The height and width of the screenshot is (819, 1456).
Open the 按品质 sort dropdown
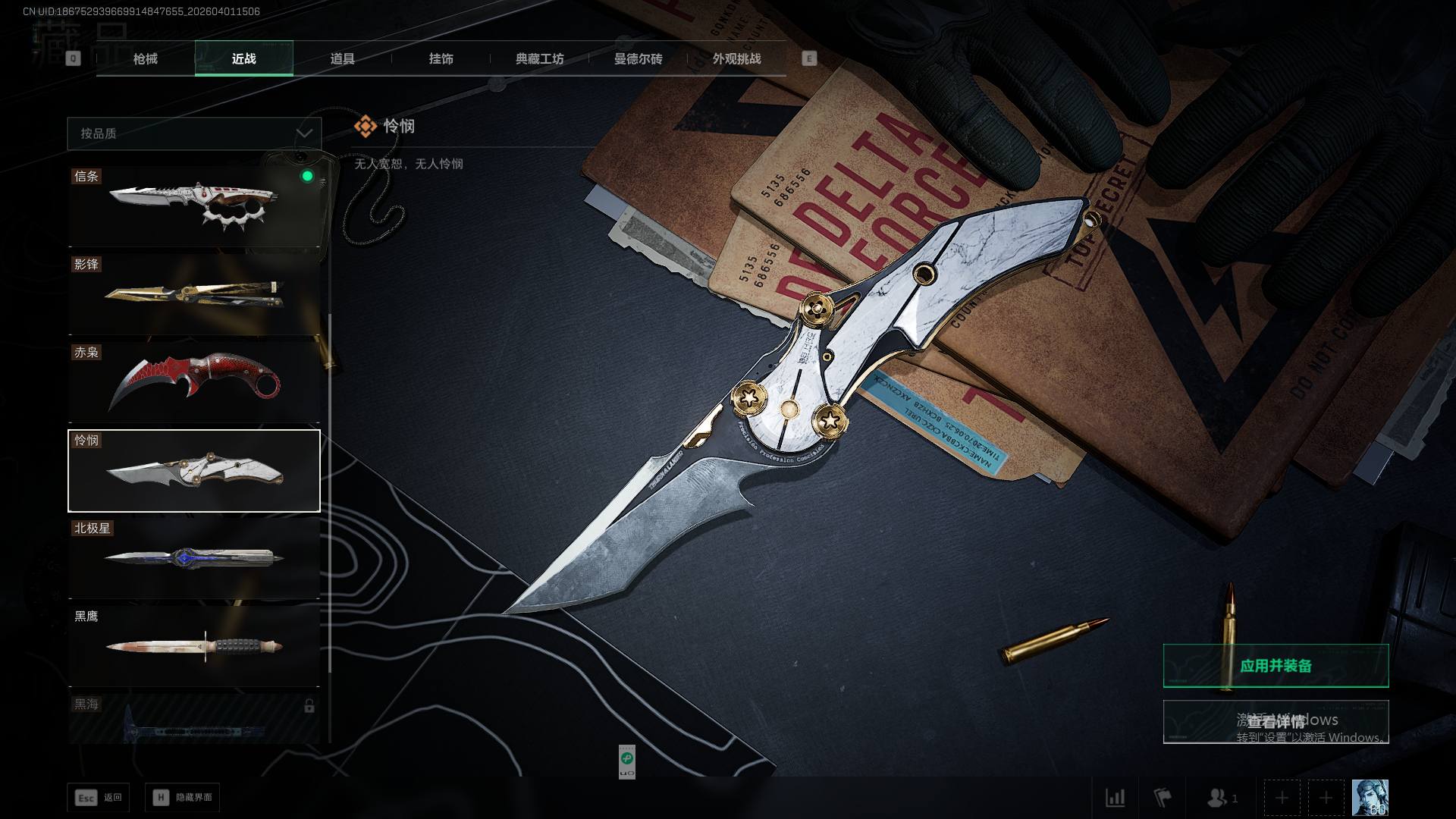pos(194,133)
